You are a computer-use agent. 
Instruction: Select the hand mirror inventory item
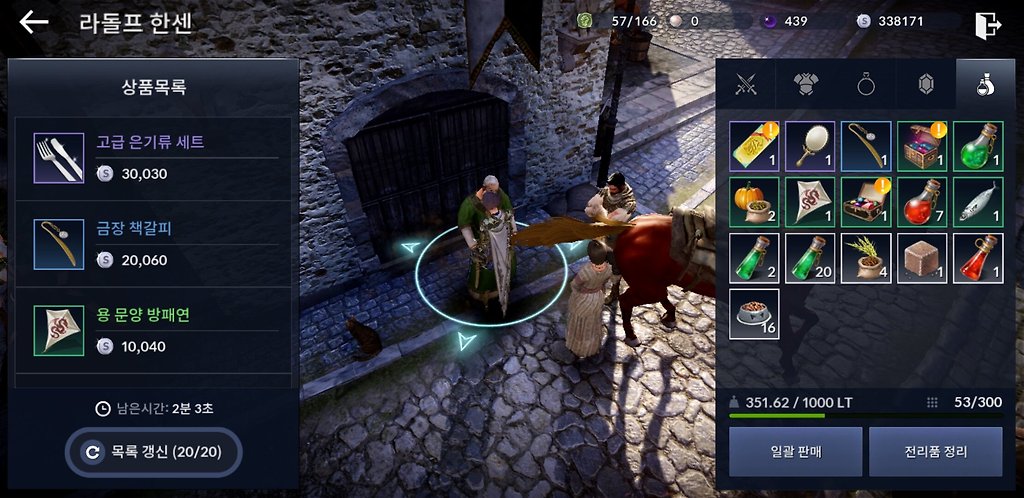[810, 146]
